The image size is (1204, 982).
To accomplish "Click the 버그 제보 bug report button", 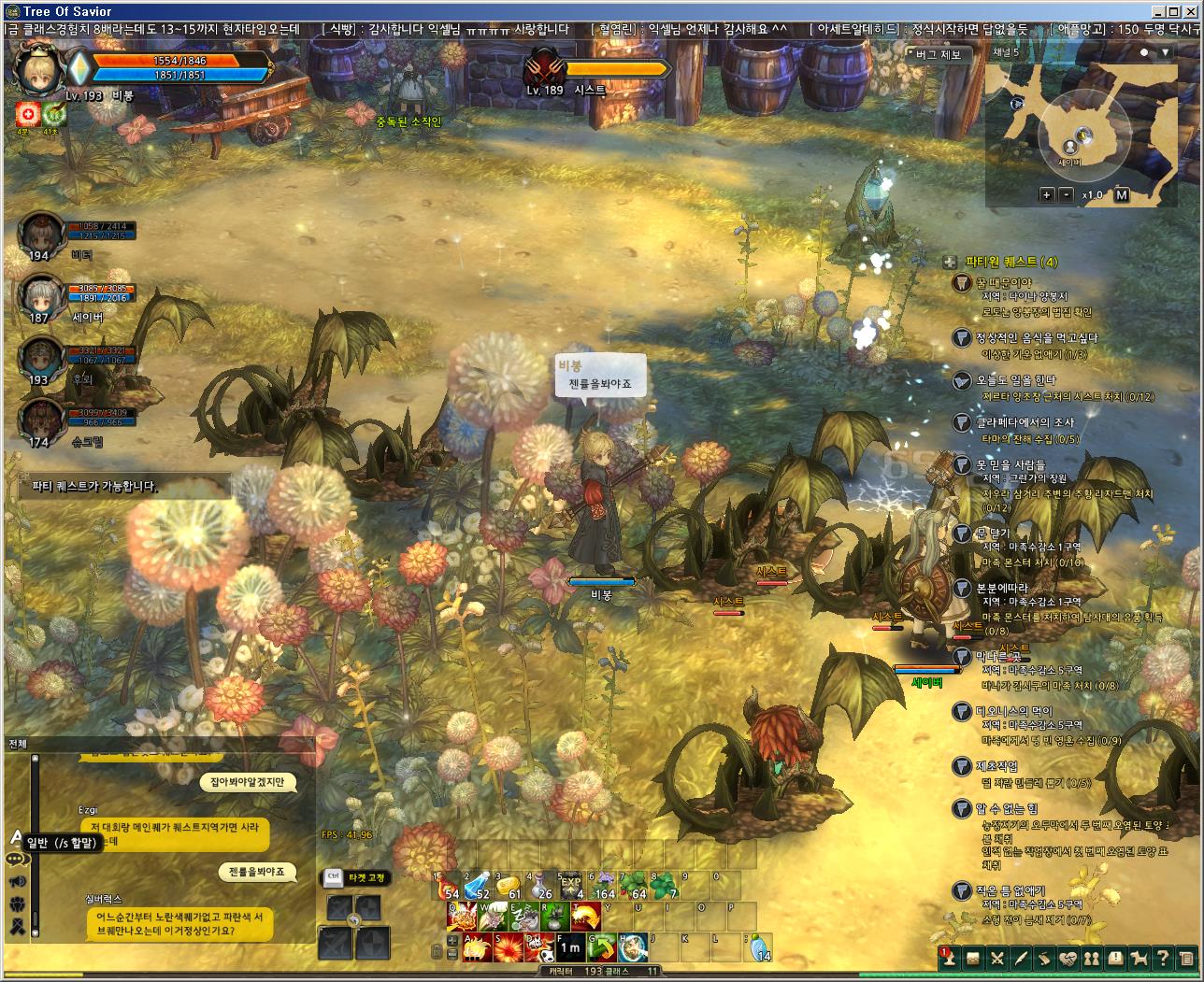I will tap(938, 54).
